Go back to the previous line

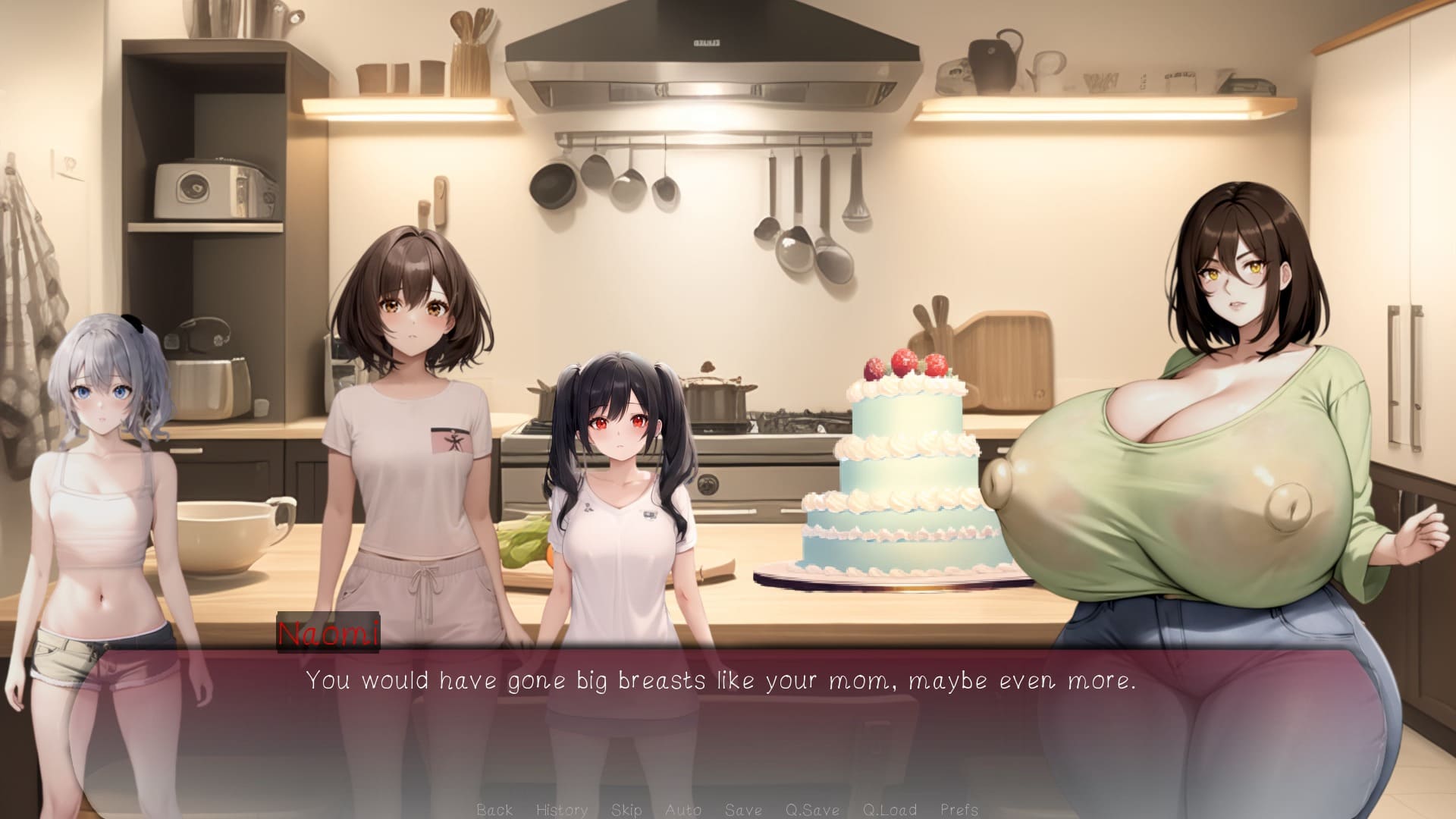point(494,809)
